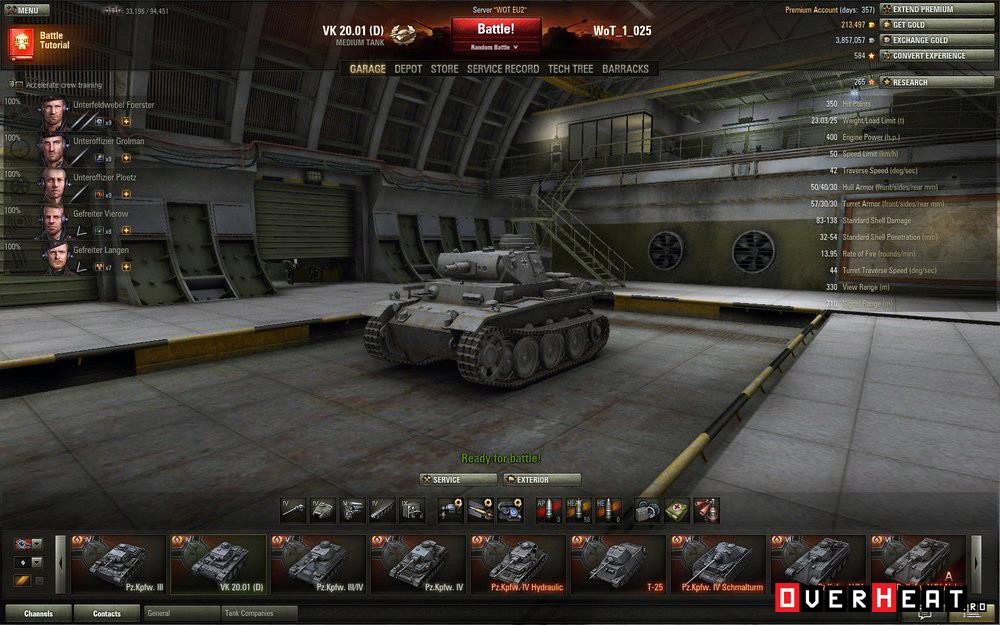Go to the Barracks tab
The height and width of the screenshot is (625, 1000).
click(625, 69)
